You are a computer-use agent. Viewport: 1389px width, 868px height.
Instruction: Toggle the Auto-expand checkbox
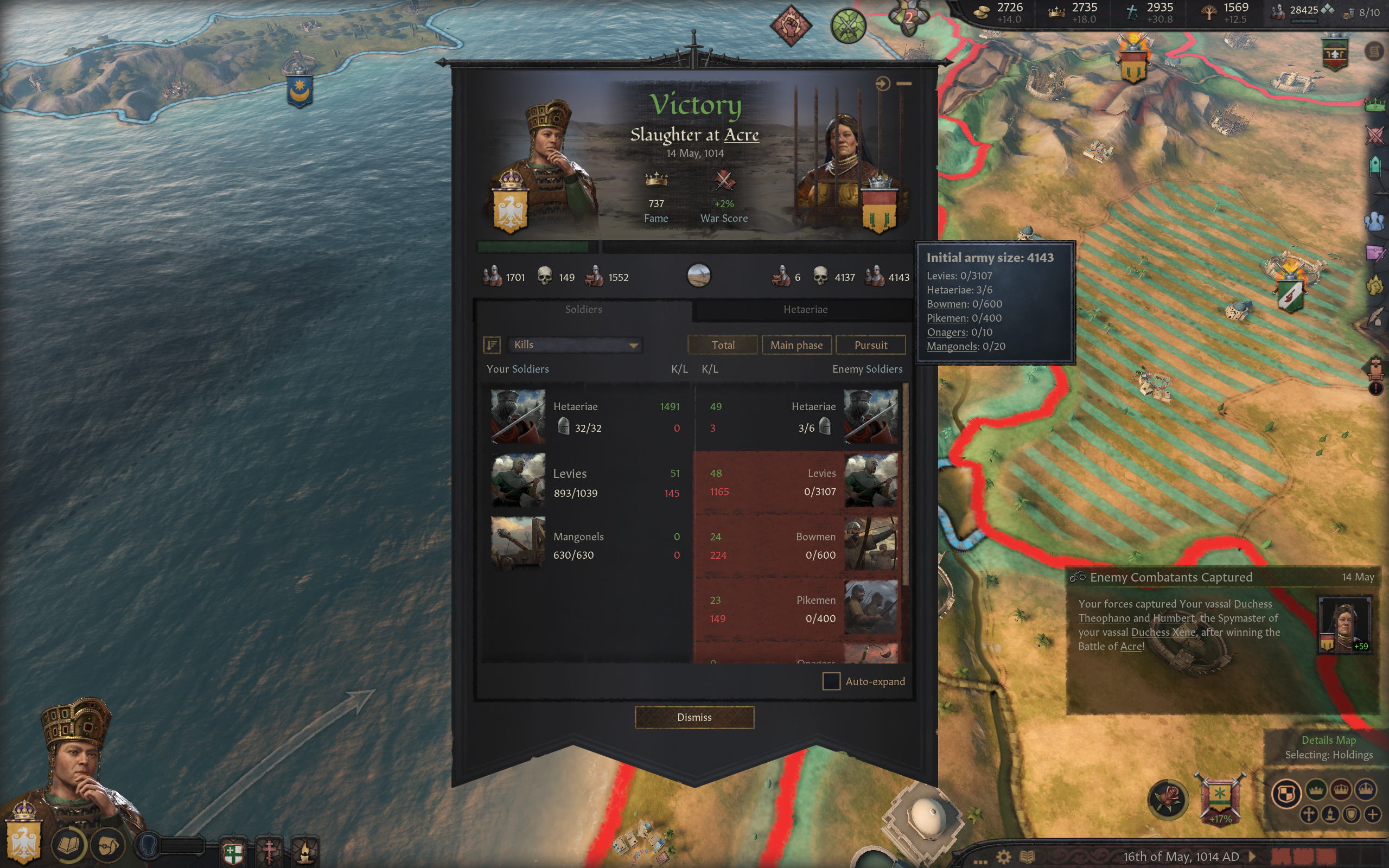[831, 681]
